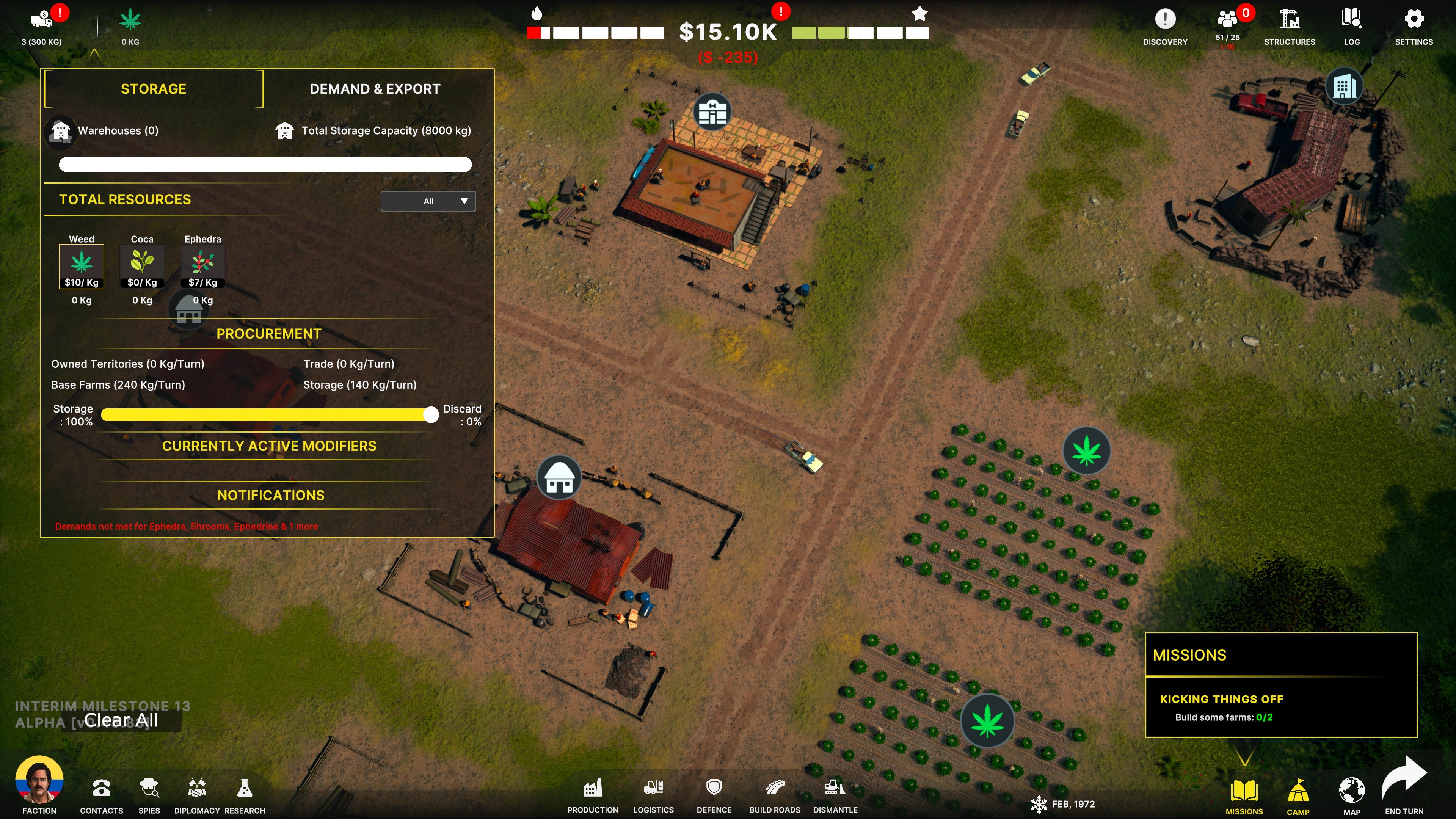Select the Weed resource slot

[82, 266]
